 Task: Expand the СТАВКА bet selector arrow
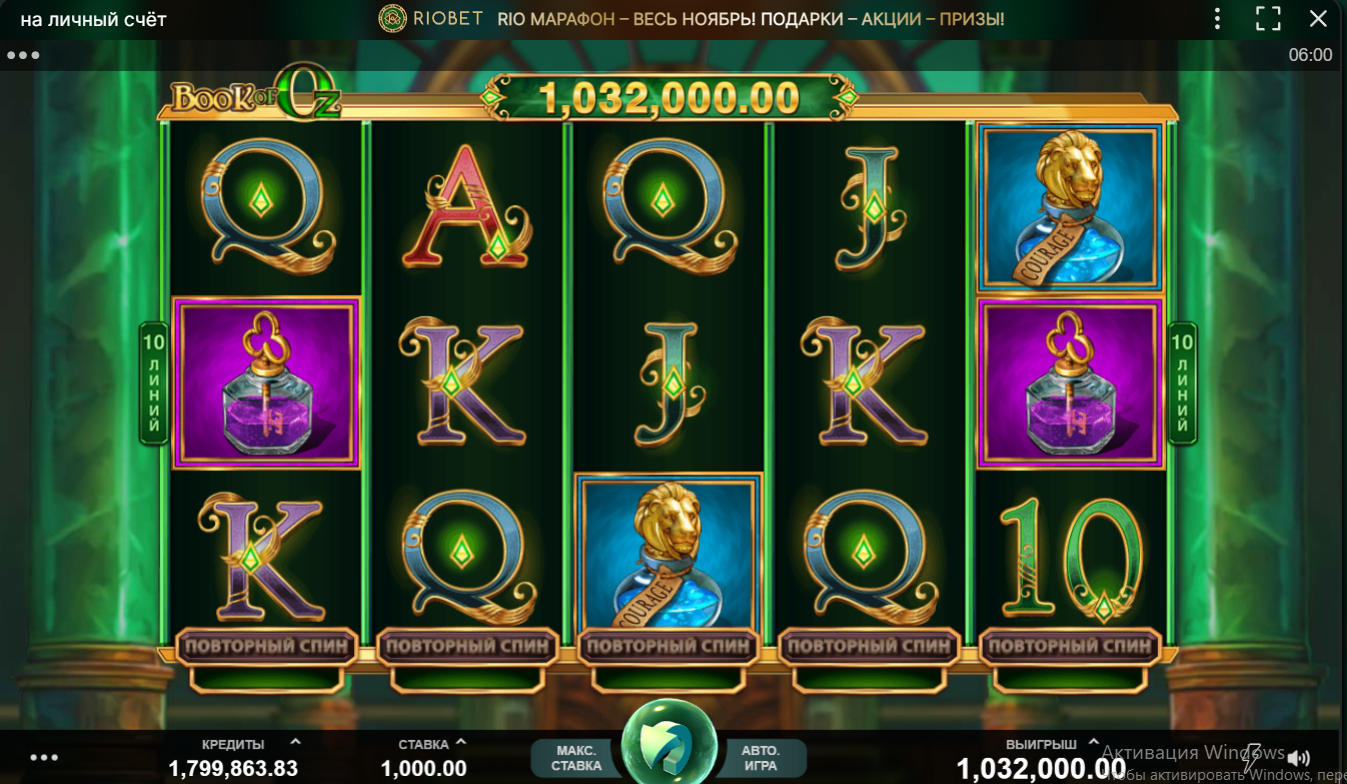pos(461,742)
